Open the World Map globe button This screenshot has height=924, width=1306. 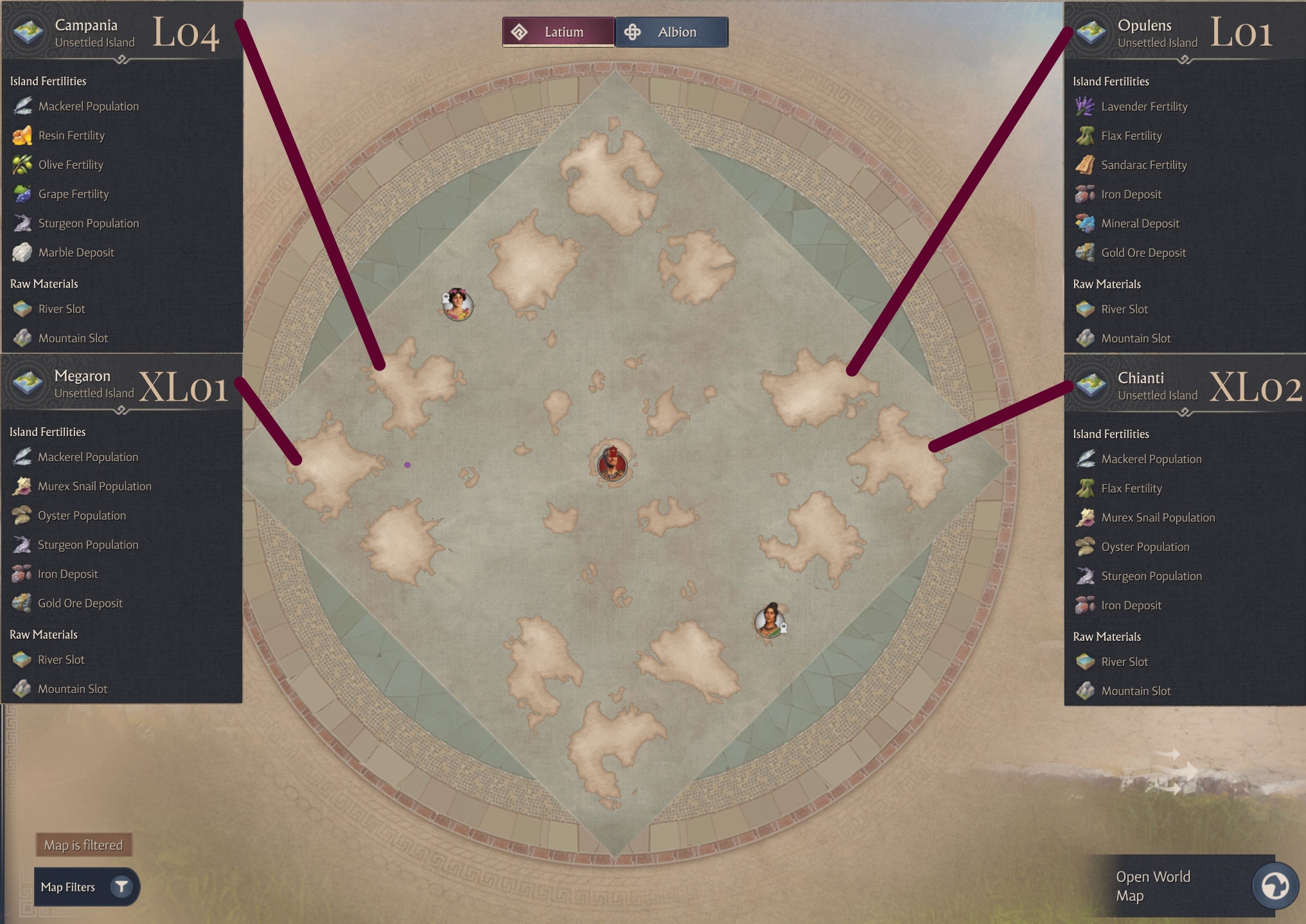[1275, 886]
